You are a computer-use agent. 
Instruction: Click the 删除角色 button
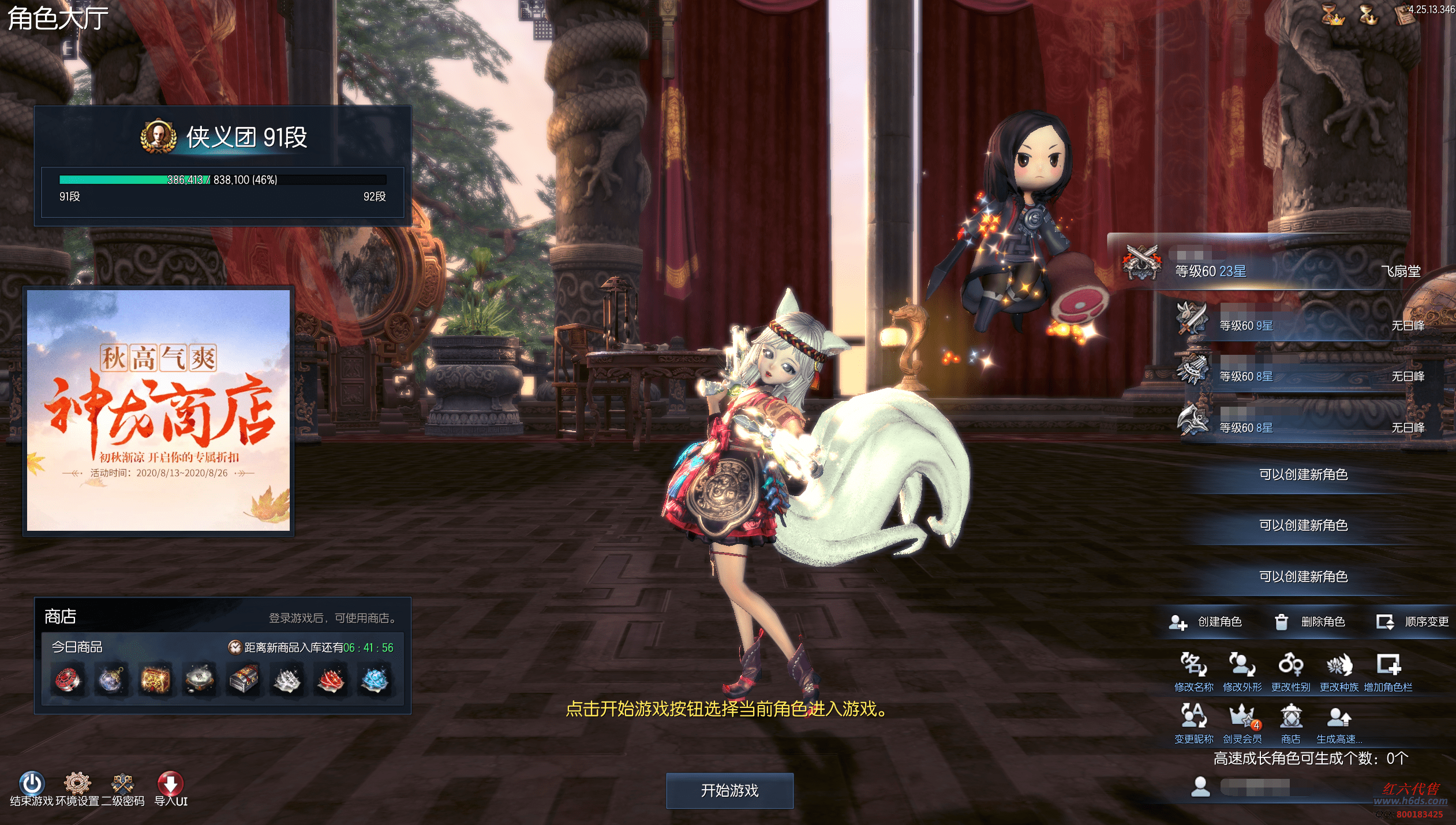click(1310, 621)
